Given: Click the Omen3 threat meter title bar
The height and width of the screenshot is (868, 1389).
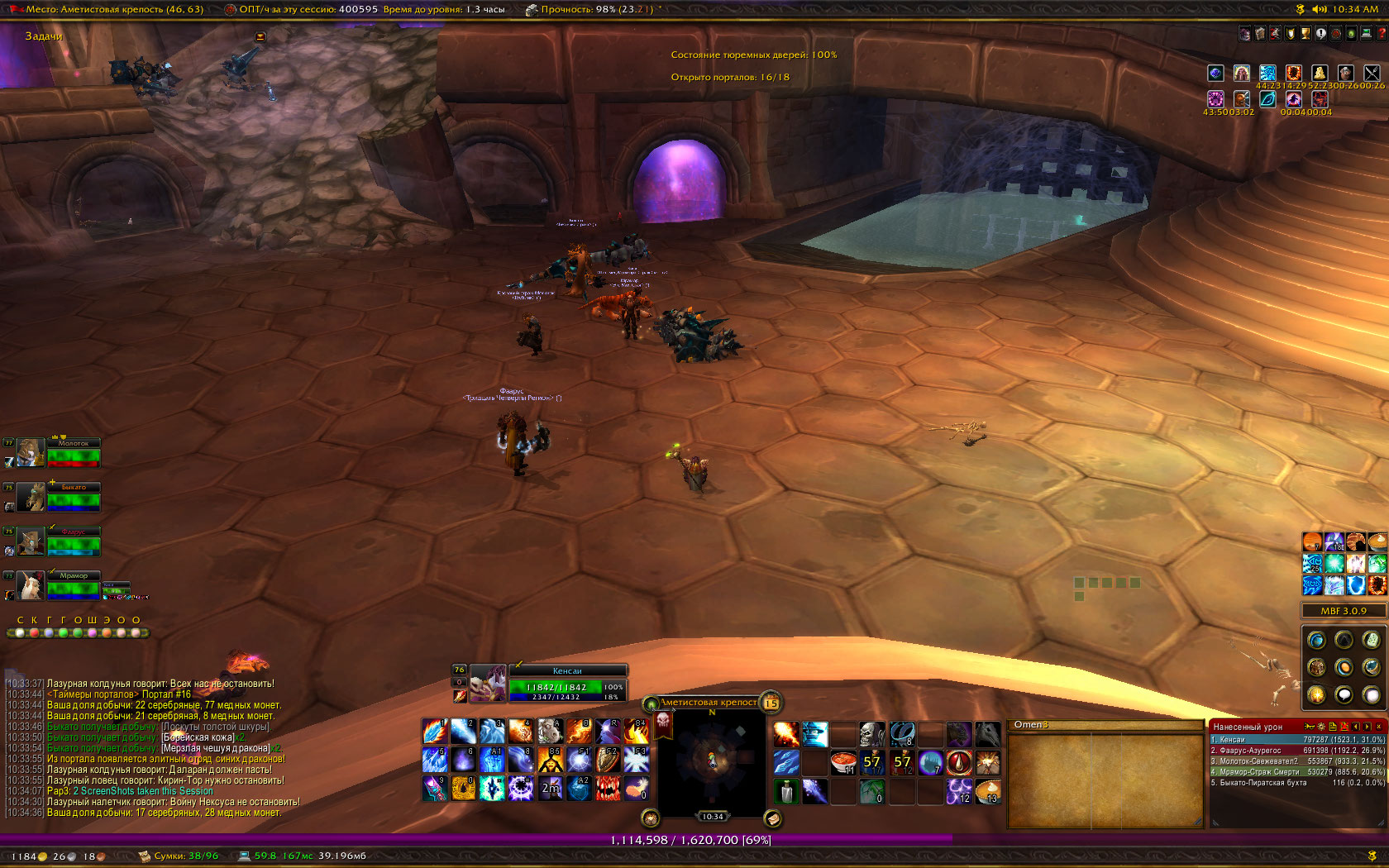Looking at the screenshot, I should 1104,725.
